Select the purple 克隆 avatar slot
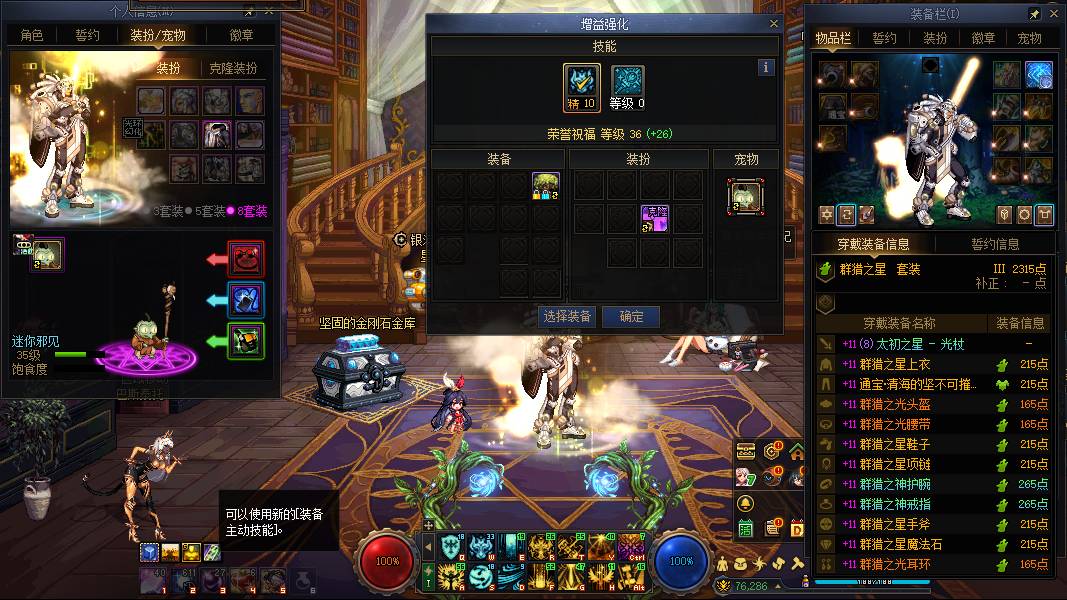Viewport: 1067px width, 600px height. pos(655,219)
